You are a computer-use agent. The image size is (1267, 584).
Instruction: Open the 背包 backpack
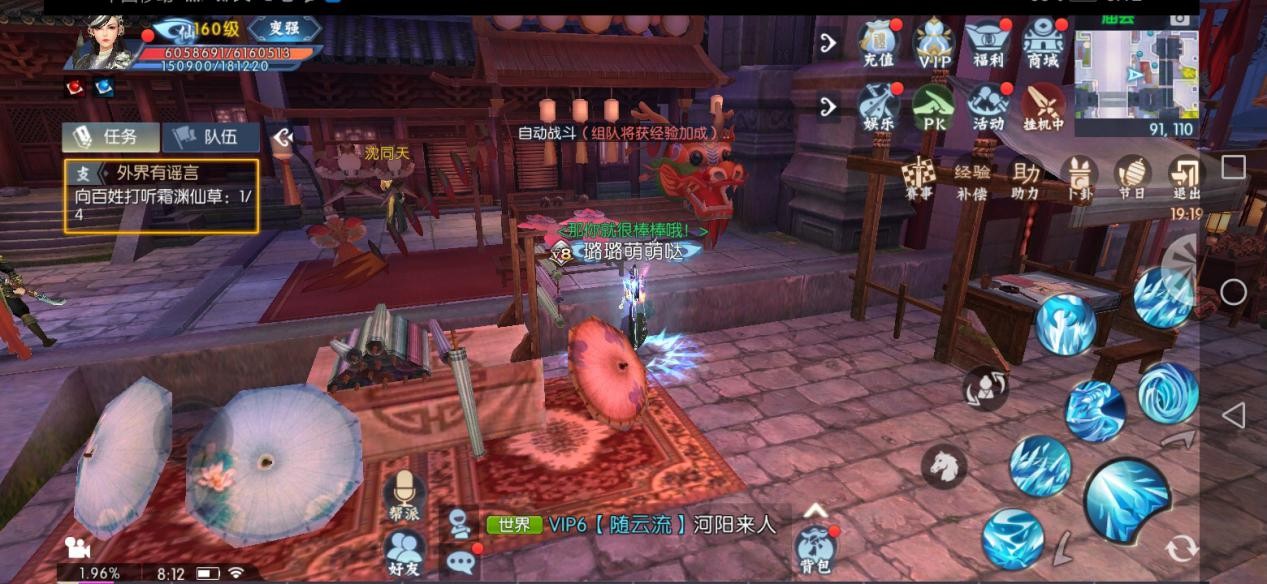coord(815,549)
